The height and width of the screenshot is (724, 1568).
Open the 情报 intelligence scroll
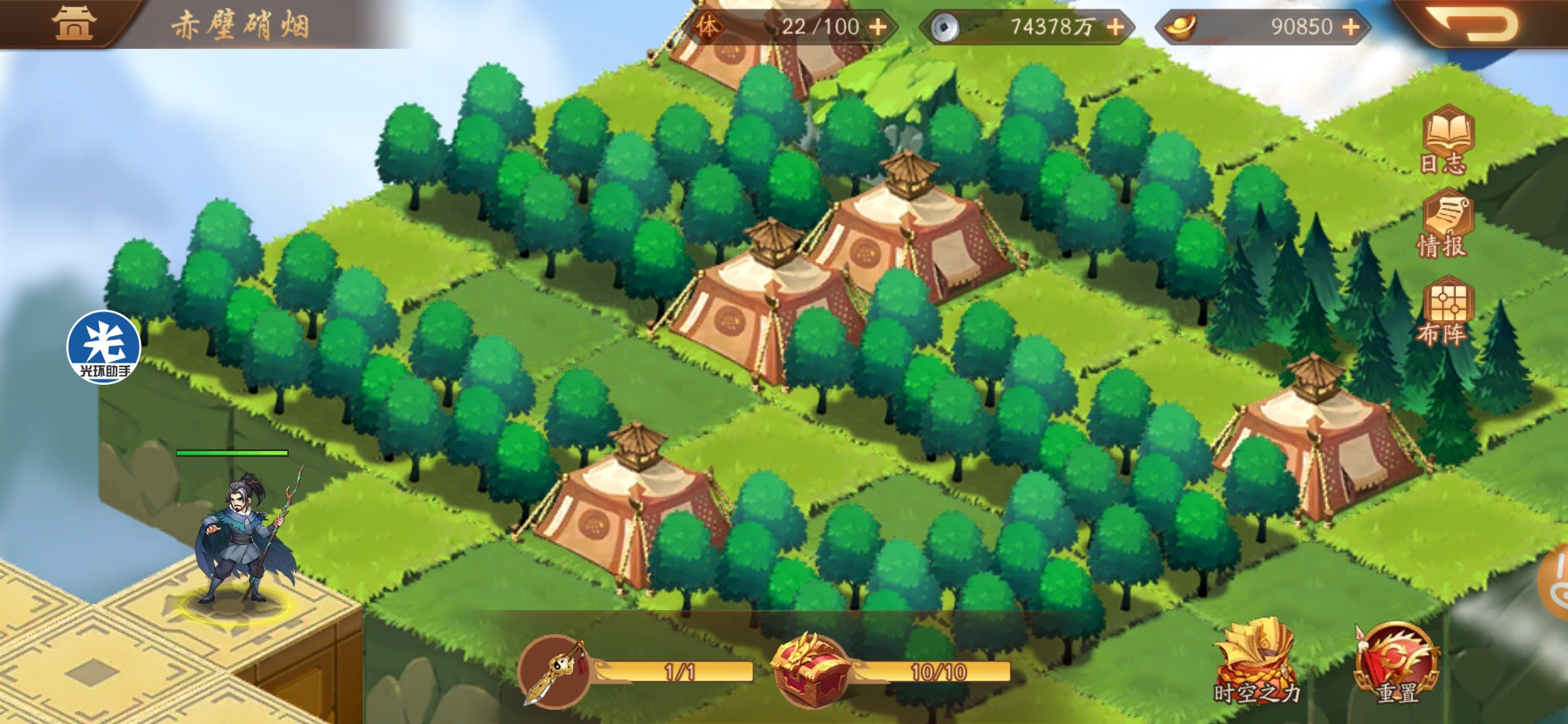pos(1444,225)
